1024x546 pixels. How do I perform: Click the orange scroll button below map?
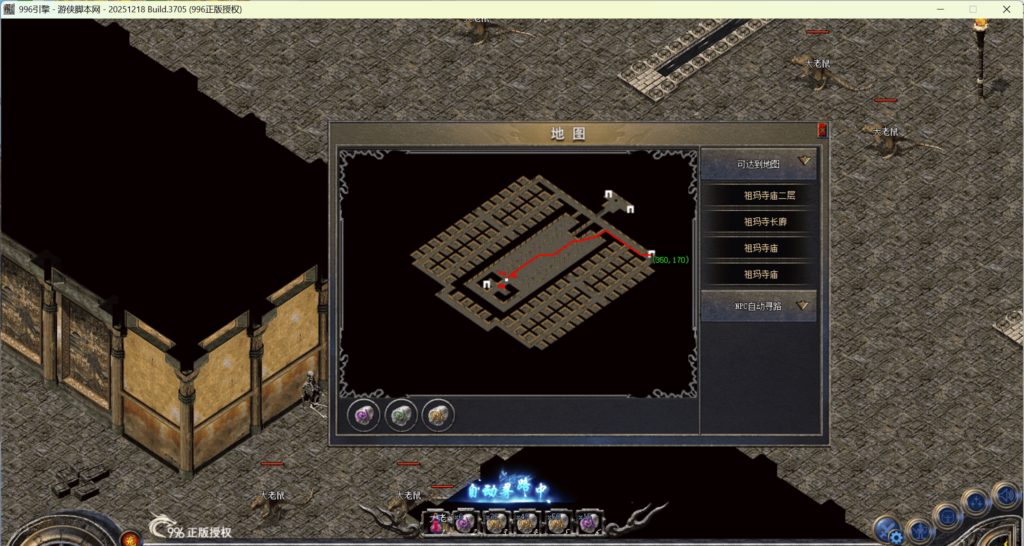pos(437,414)
